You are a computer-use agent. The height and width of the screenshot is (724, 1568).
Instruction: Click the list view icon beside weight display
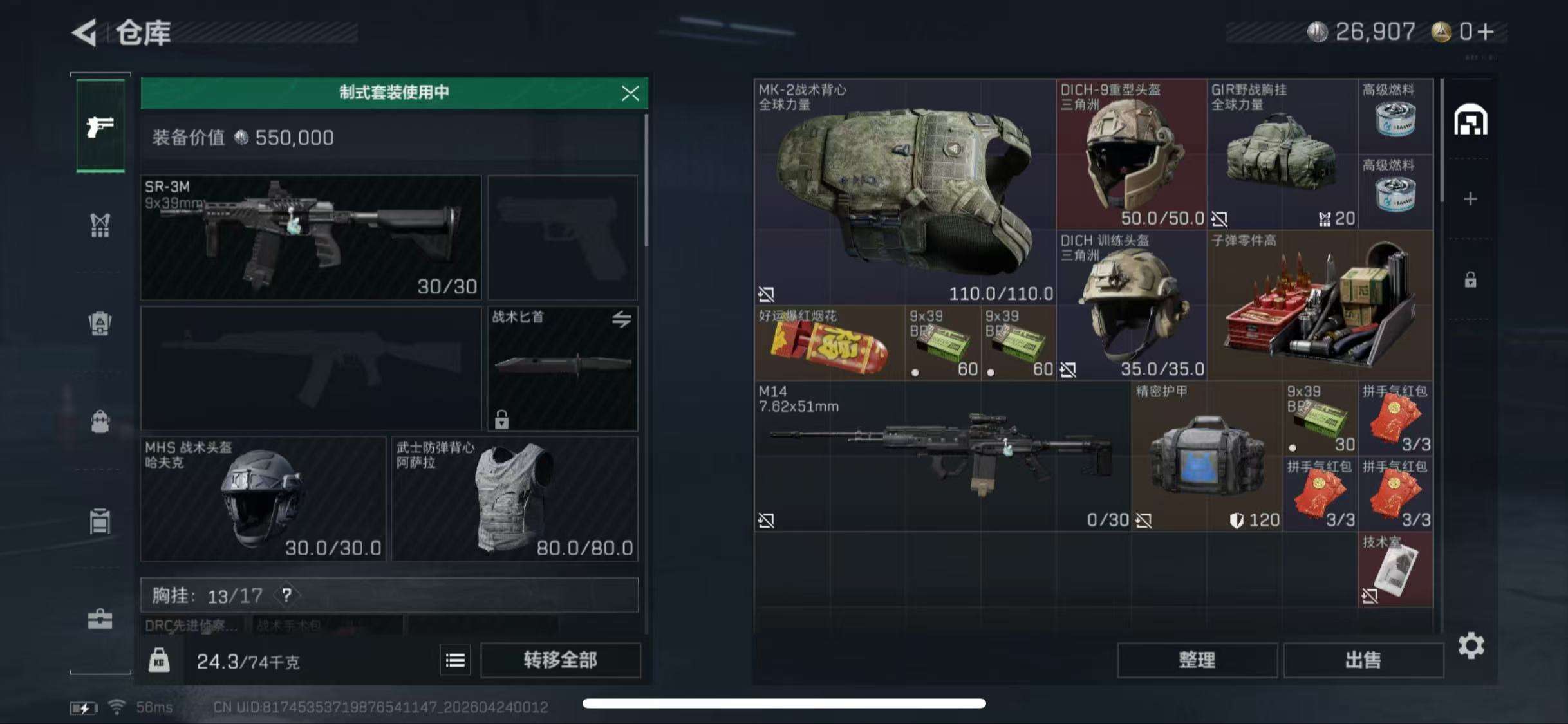click(455, 660)
